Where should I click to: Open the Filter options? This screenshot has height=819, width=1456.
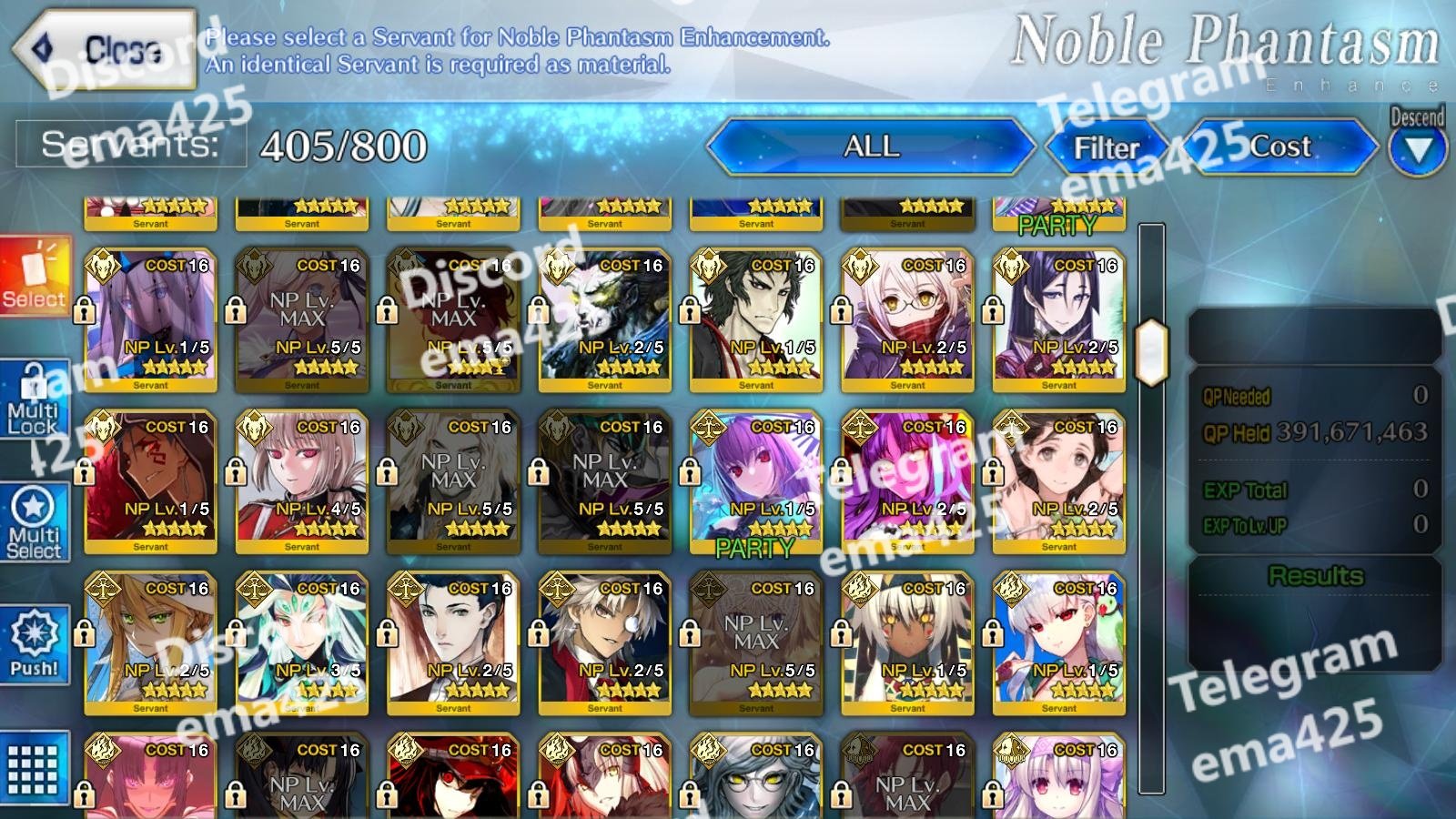pos(1106,147)
